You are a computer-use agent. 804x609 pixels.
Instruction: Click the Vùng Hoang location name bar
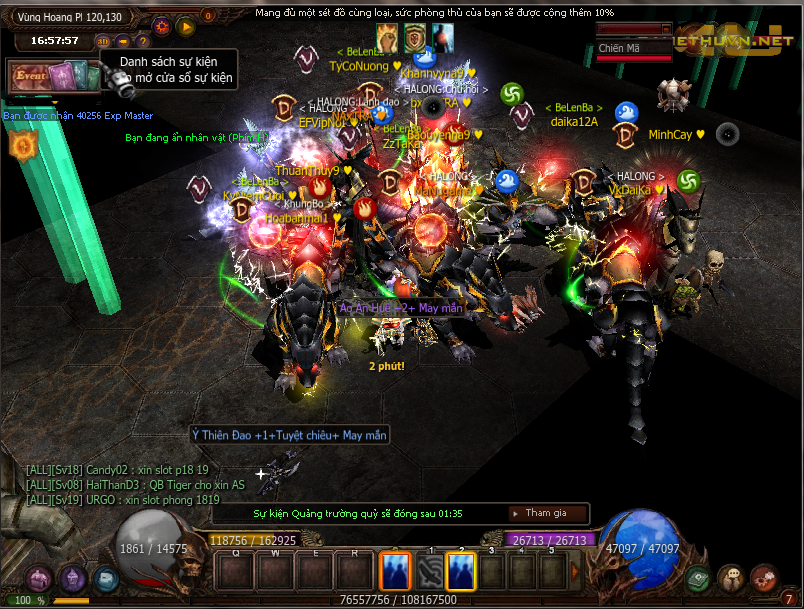pos(69,17)
